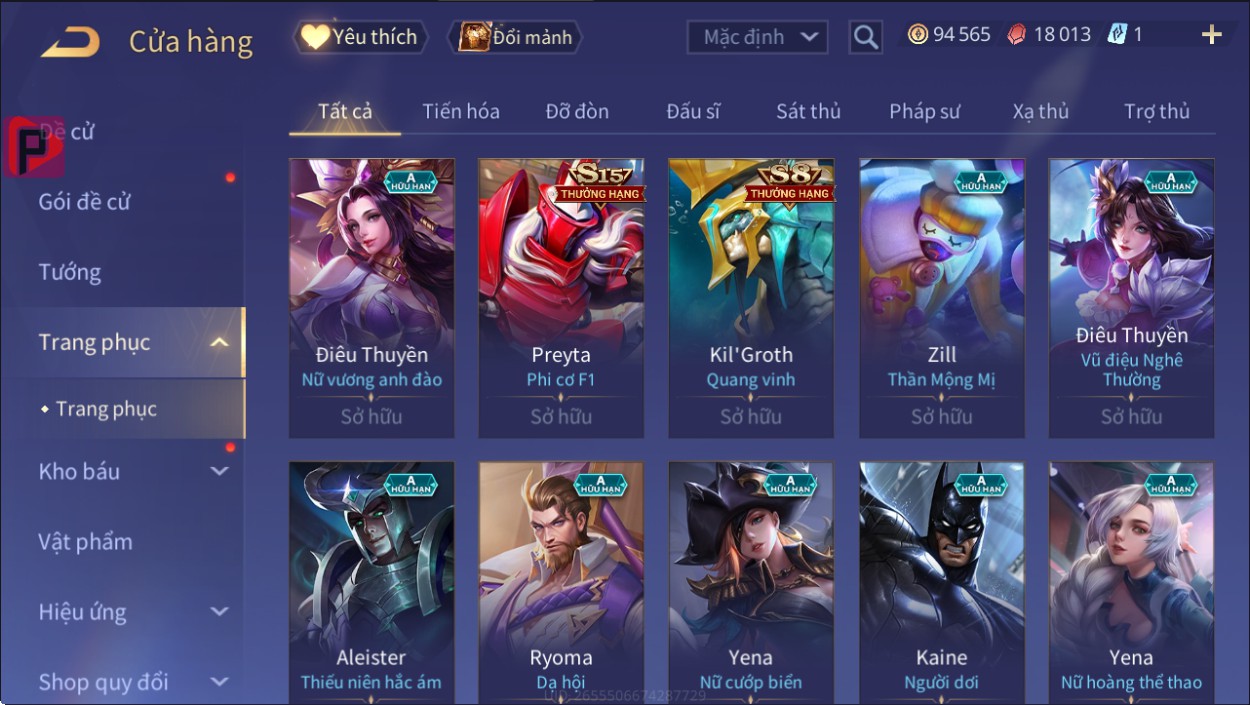Switch to the Đỡ đòn tab
This screenshot has height=705, width=1250.
[x=577, y=111]
